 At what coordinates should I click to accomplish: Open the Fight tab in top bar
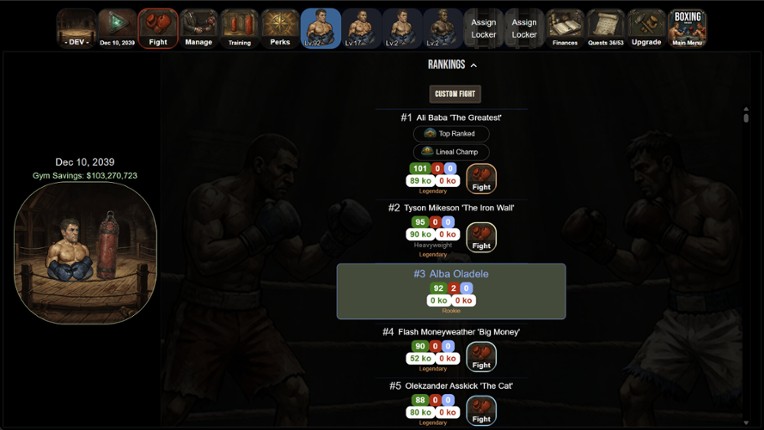pos(158,28)
